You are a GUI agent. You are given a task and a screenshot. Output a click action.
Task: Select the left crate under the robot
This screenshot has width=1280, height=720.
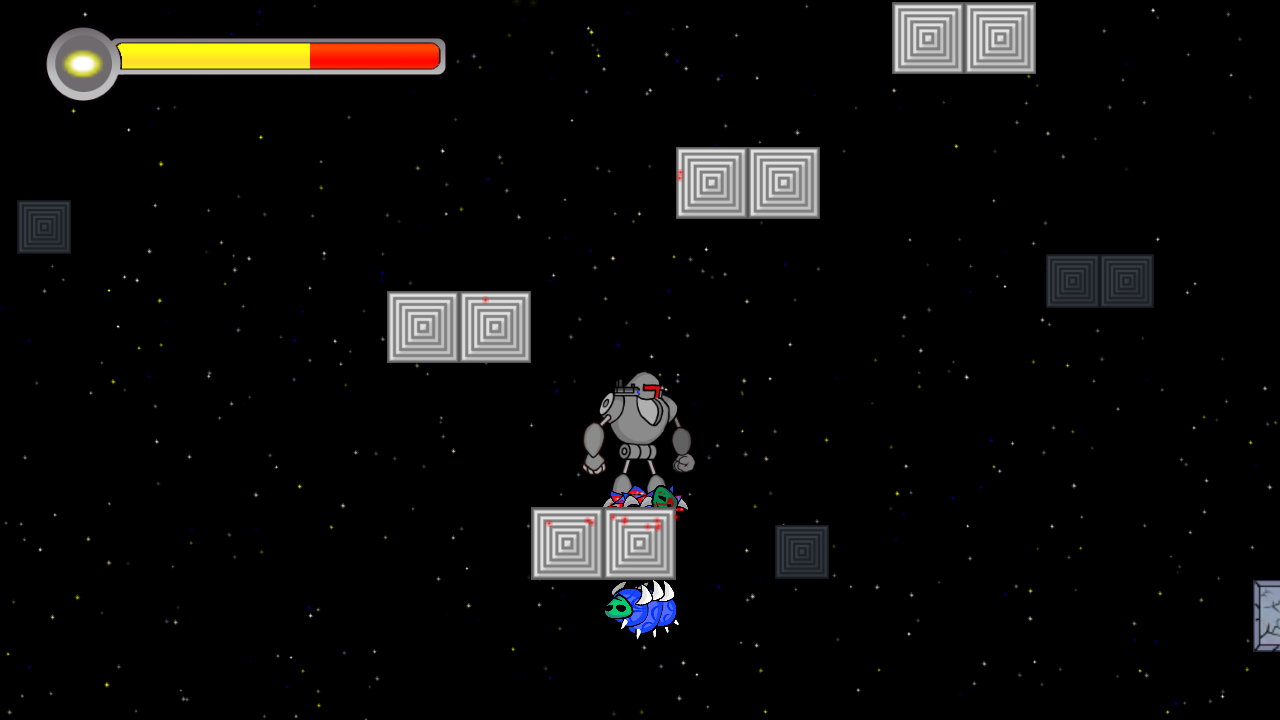[567, 544]
